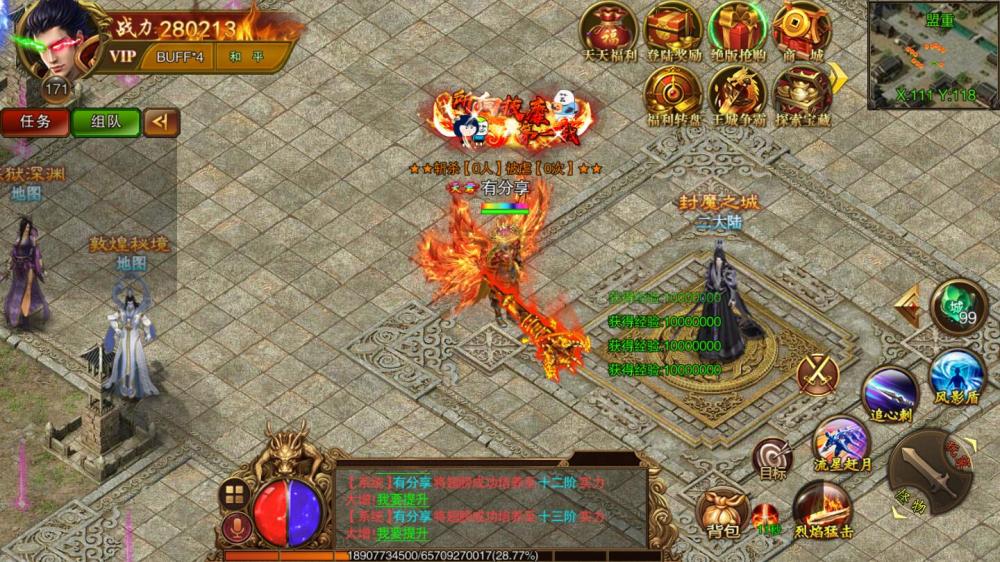Image resolution: width=1000 pixels, height=562 pixels.
Task: Open the 福利转盘 welfare wheel
Action: point(673,92)
